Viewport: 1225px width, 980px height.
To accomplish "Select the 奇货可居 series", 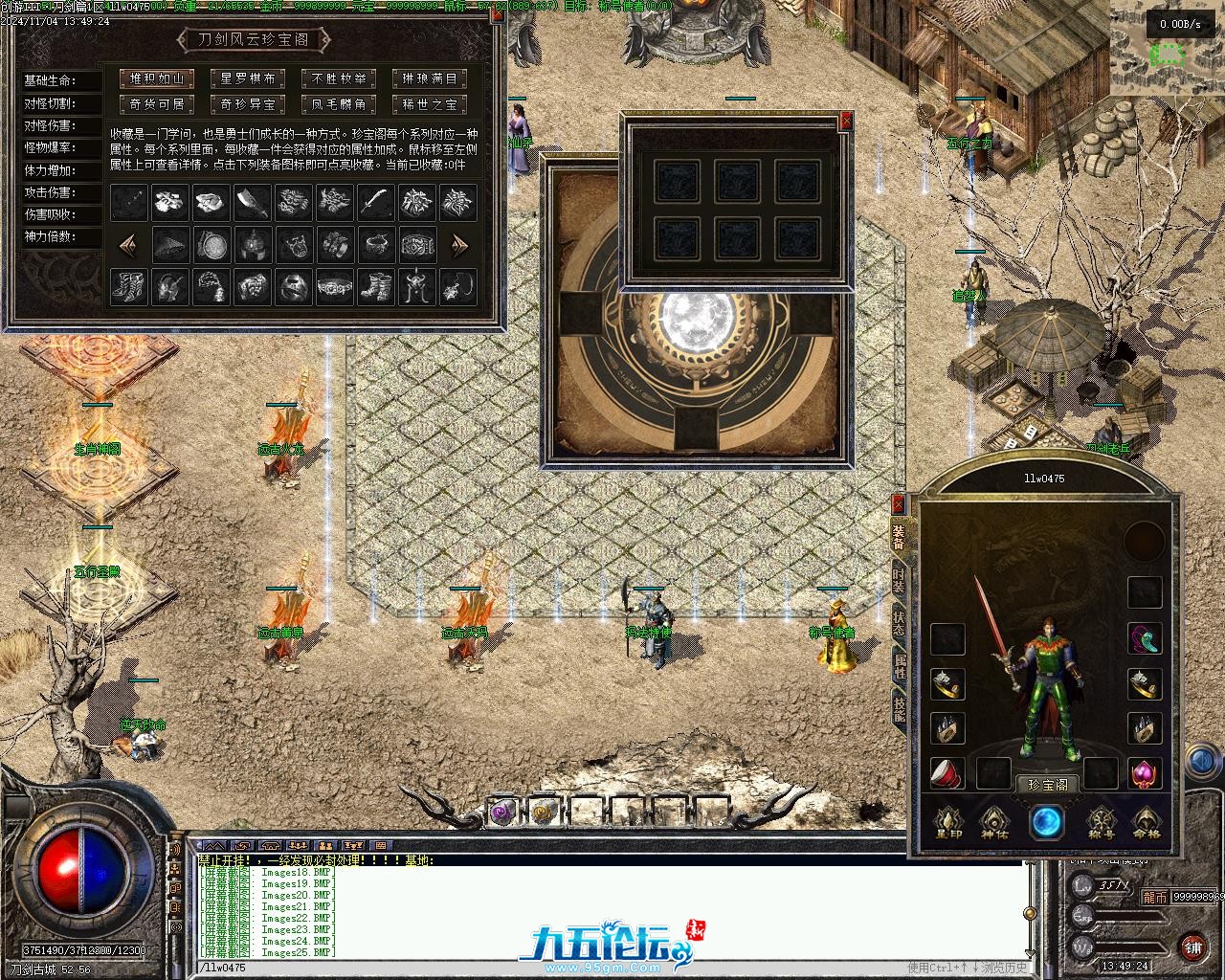I will point(157,103).
